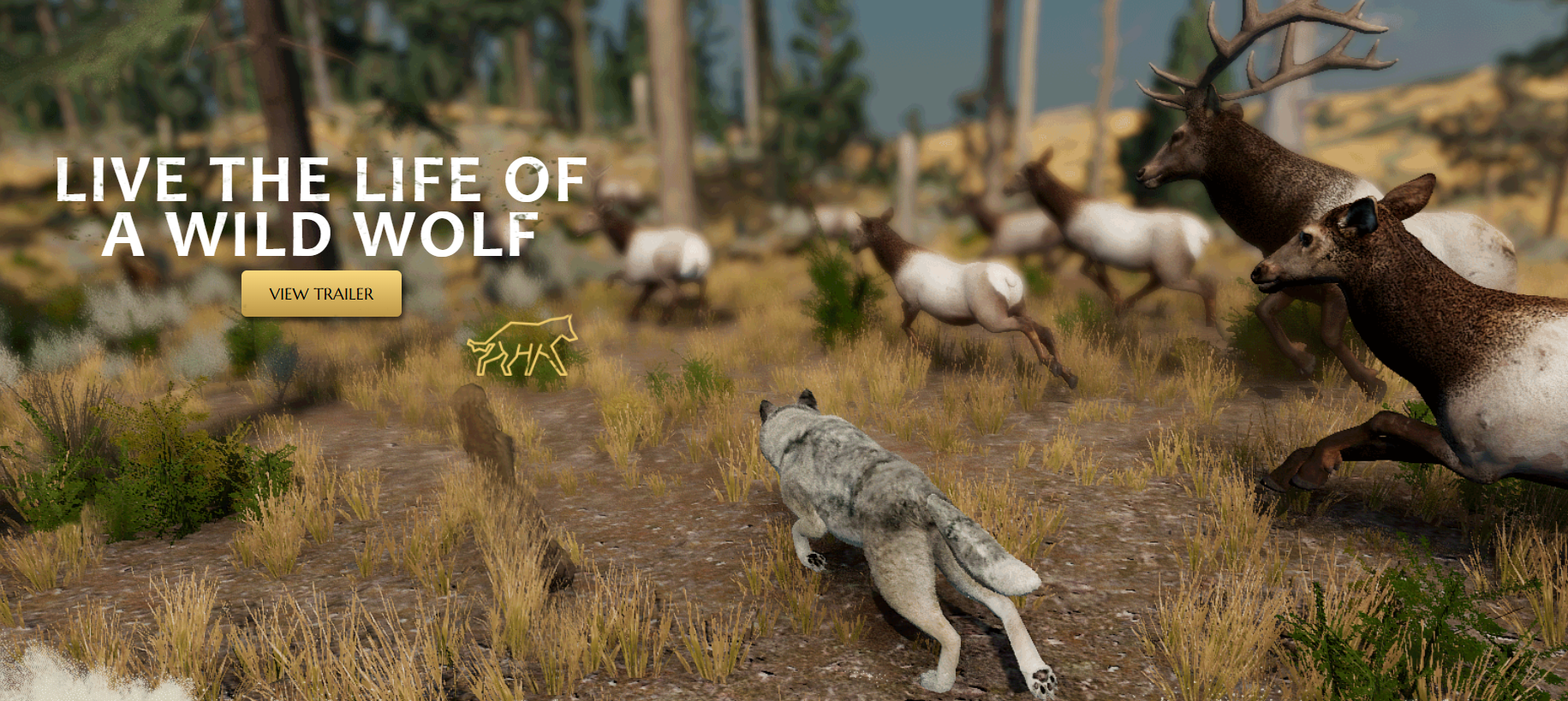
Task: Open the View Trailer button
Action: pyautogui.click(x=321, y=294)
